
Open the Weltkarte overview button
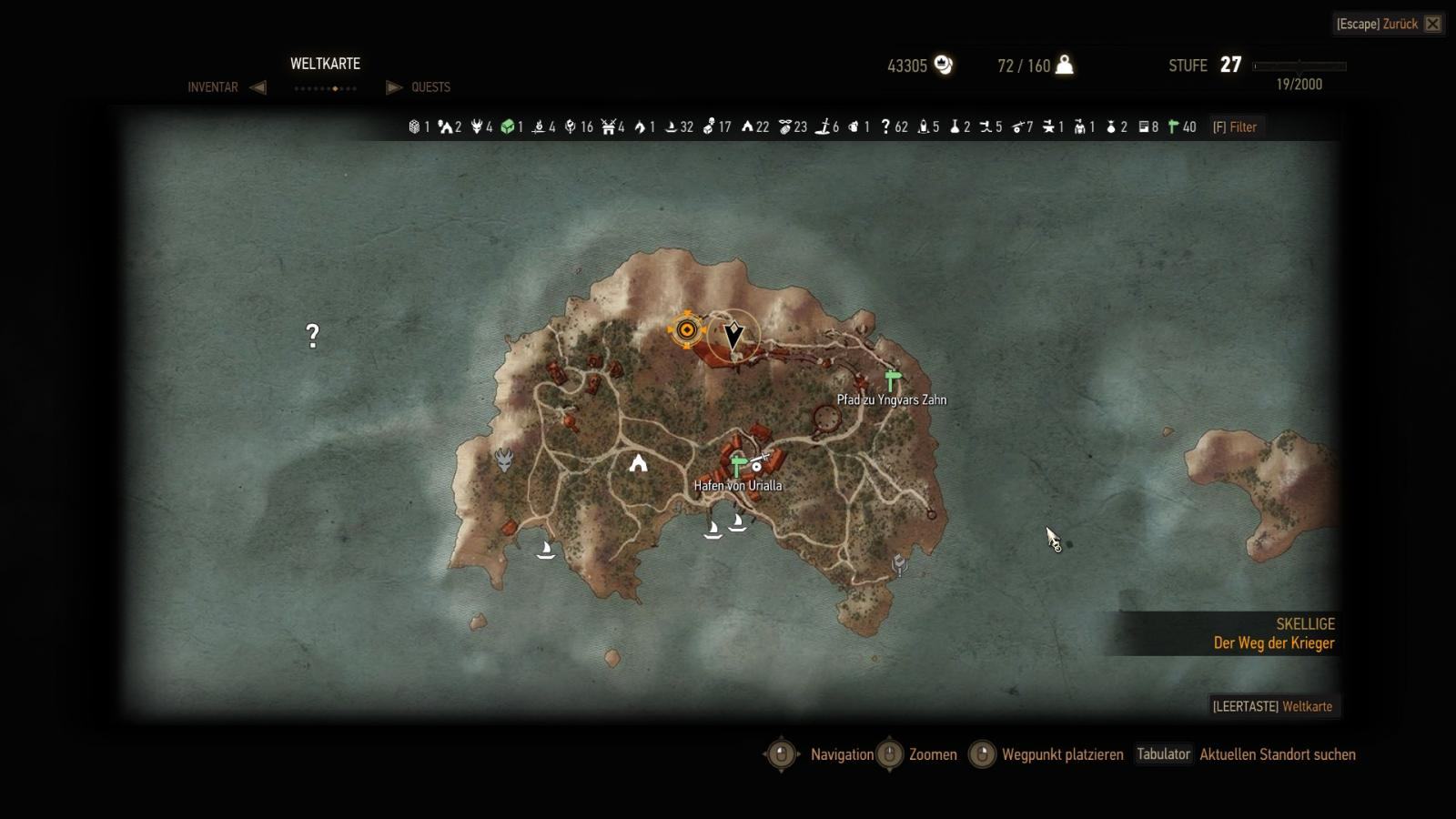point(1272,706)
